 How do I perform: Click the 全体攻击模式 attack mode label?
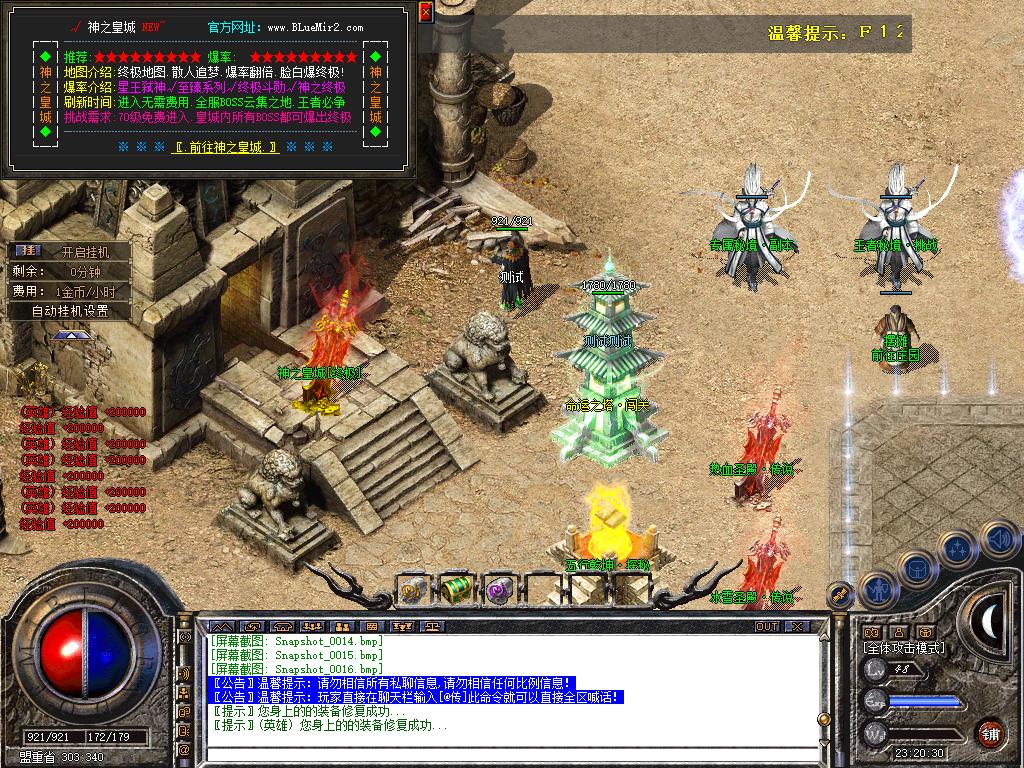click(x=904, y=648)
